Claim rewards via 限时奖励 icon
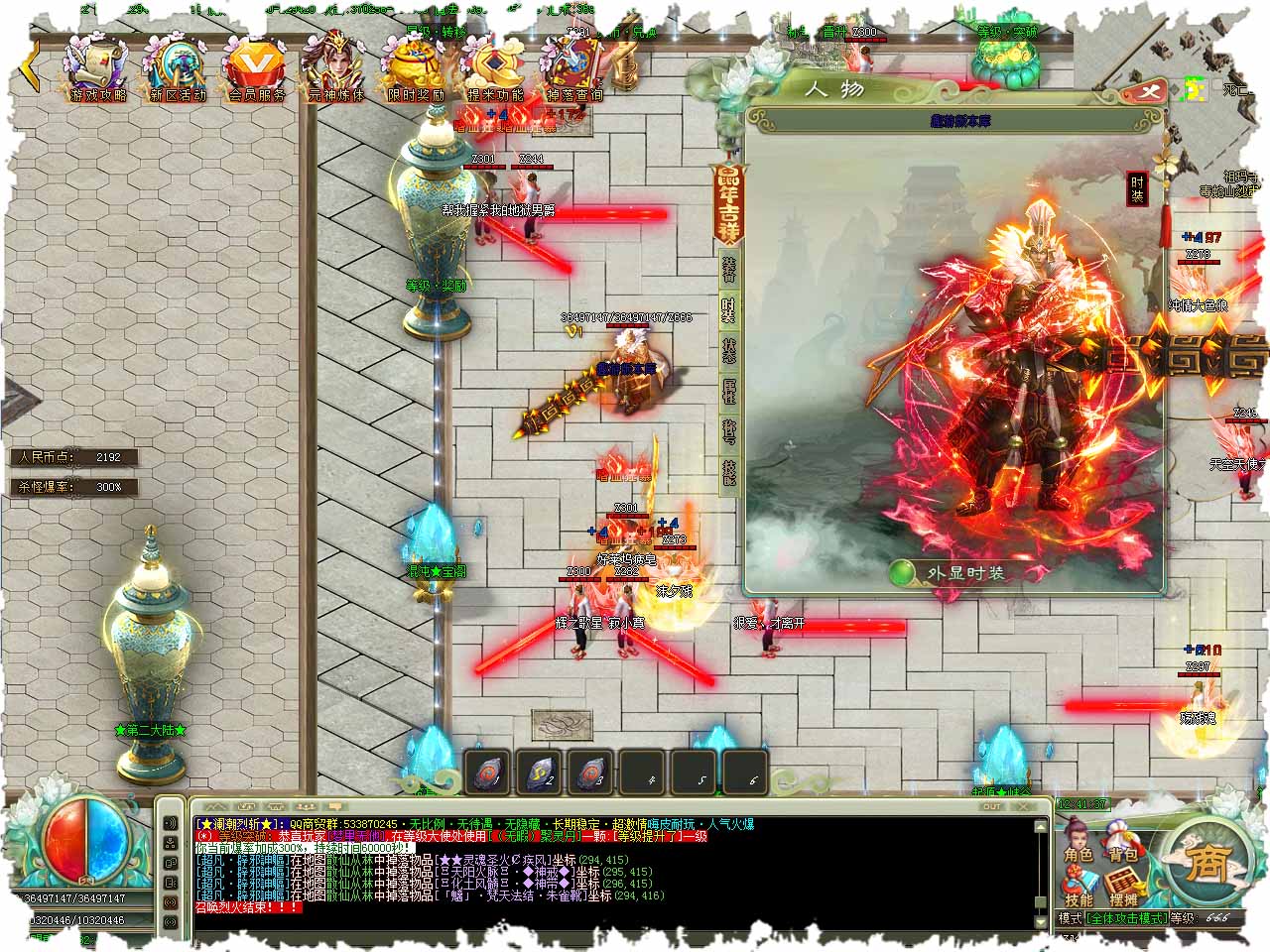 [x=415, y=67]
